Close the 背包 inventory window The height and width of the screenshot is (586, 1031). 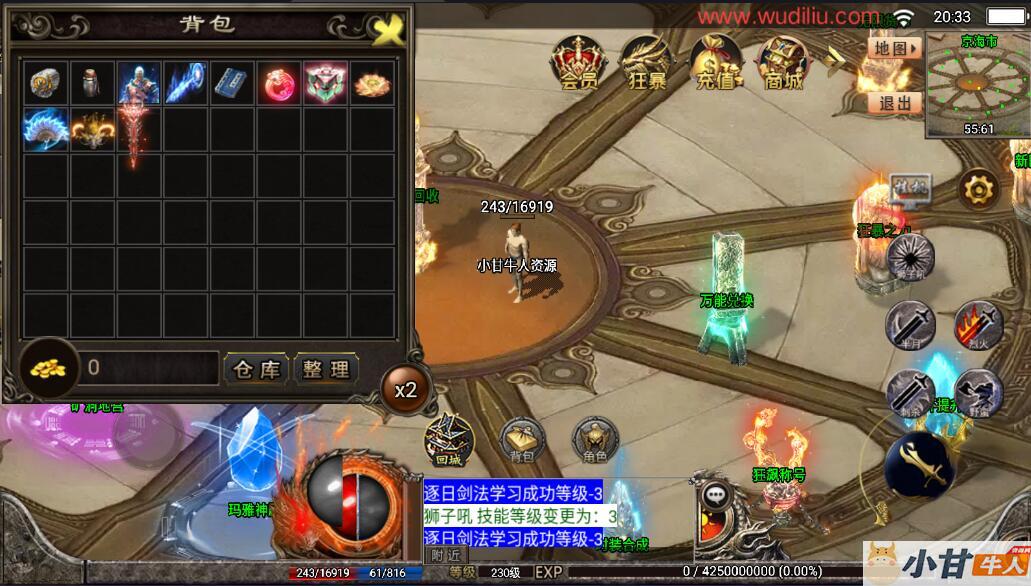[387, 29]
